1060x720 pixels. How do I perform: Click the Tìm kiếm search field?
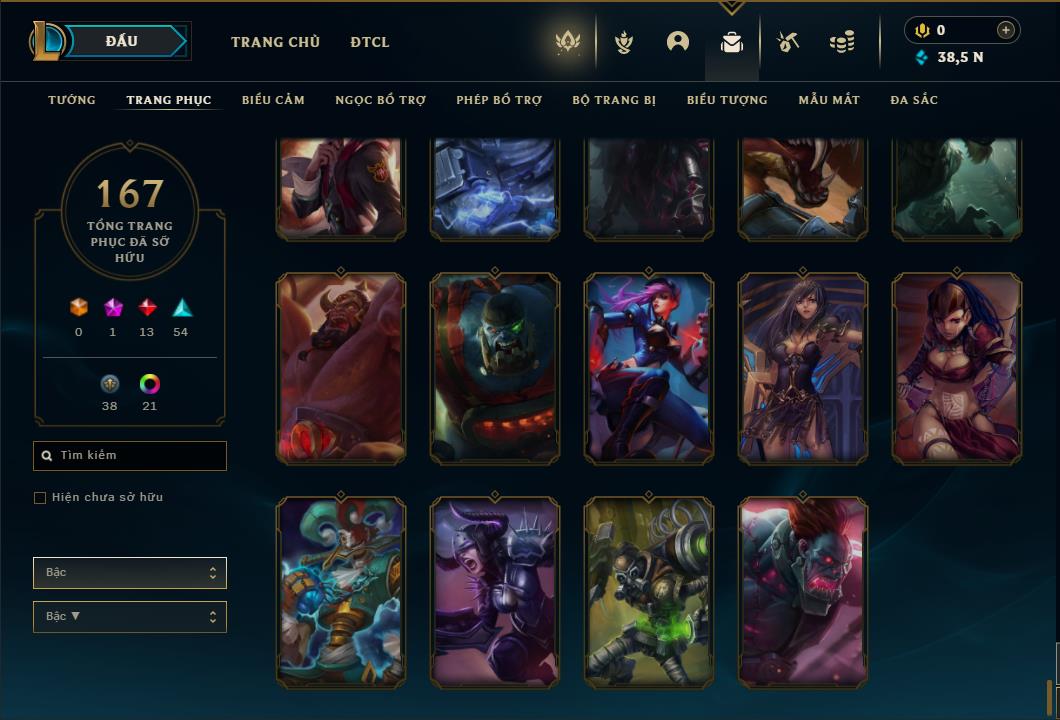(x=130, y=456)
